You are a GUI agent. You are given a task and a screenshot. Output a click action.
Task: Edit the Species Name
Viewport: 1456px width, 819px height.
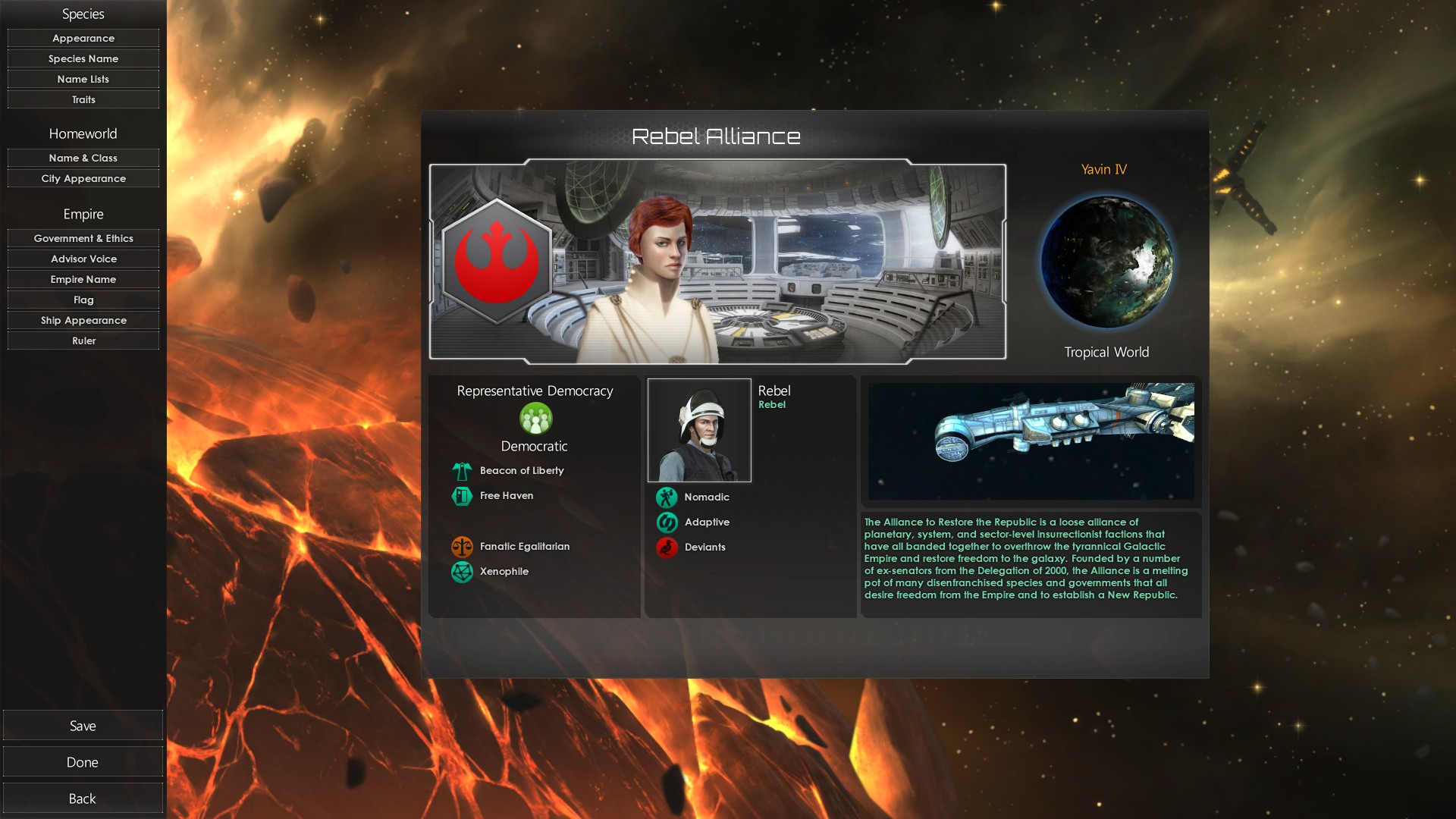click(83, 58)
